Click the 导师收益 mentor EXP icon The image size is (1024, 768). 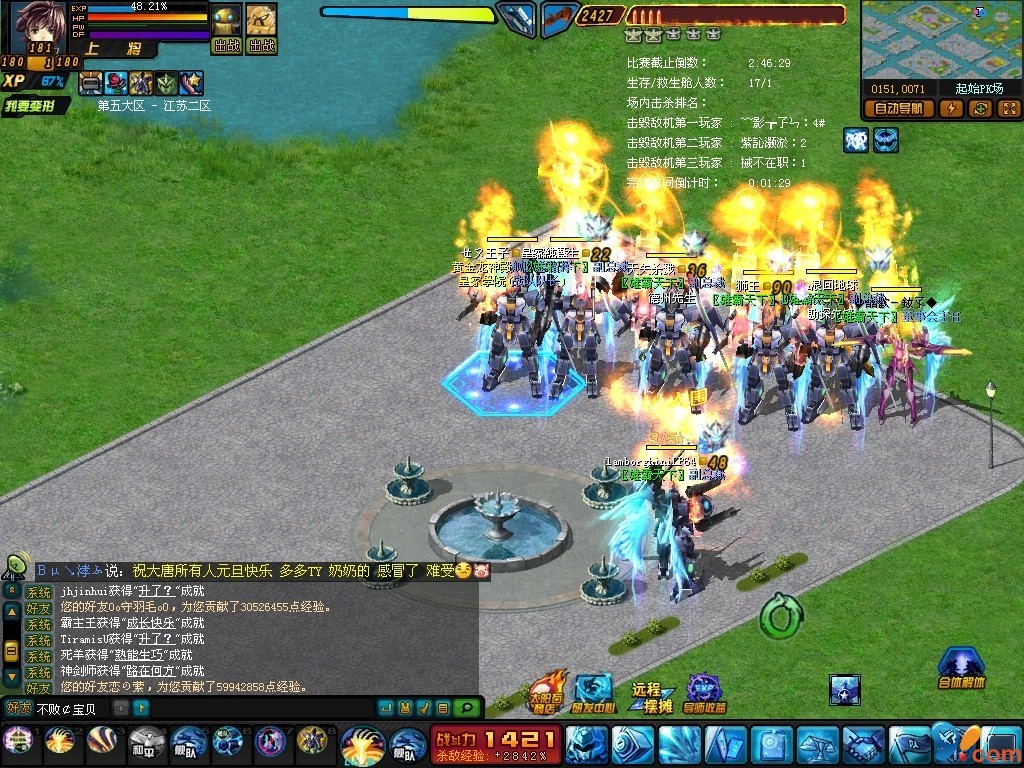click(706, 694)
